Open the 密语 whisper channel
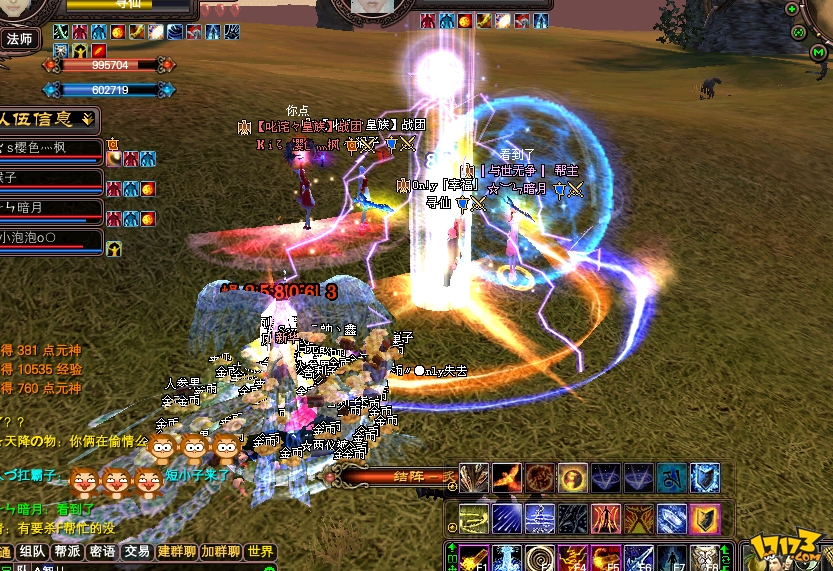 click(x=101, y=551)
